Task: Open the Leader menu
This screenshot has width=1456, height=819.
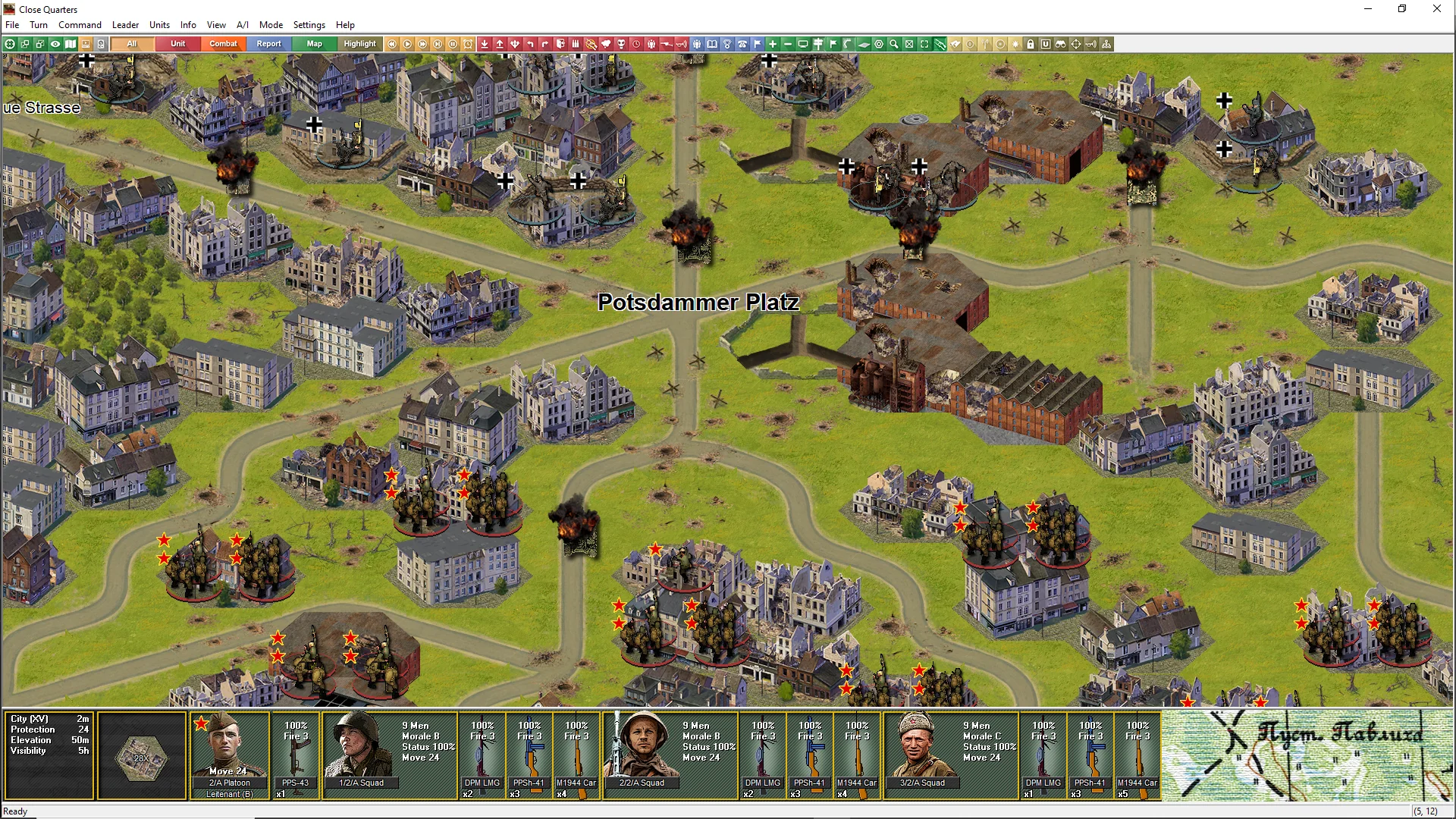Action: point(125,25)
